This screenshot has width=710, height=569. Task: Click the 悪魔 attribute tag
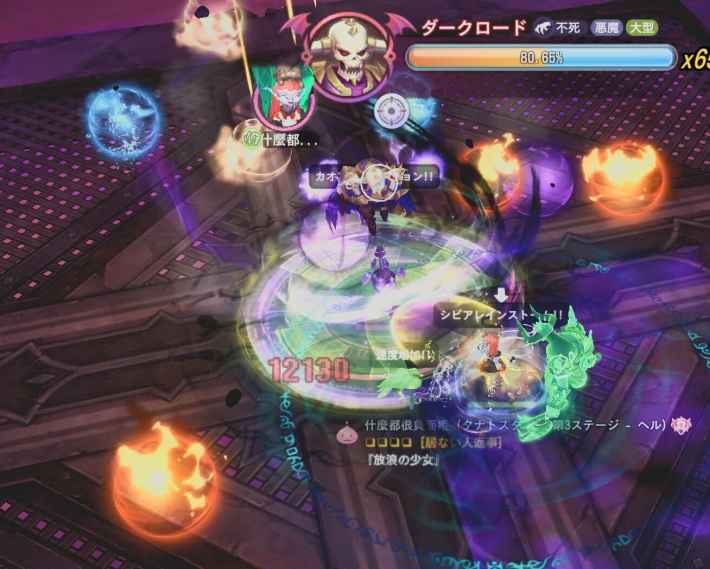point(604,29)
